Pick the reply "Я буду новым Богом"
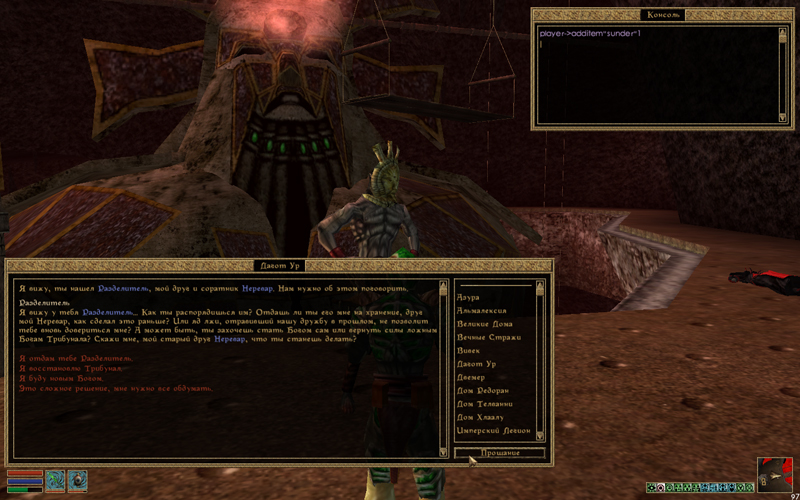This screenshot has height=500, width=800. [61, 378]
